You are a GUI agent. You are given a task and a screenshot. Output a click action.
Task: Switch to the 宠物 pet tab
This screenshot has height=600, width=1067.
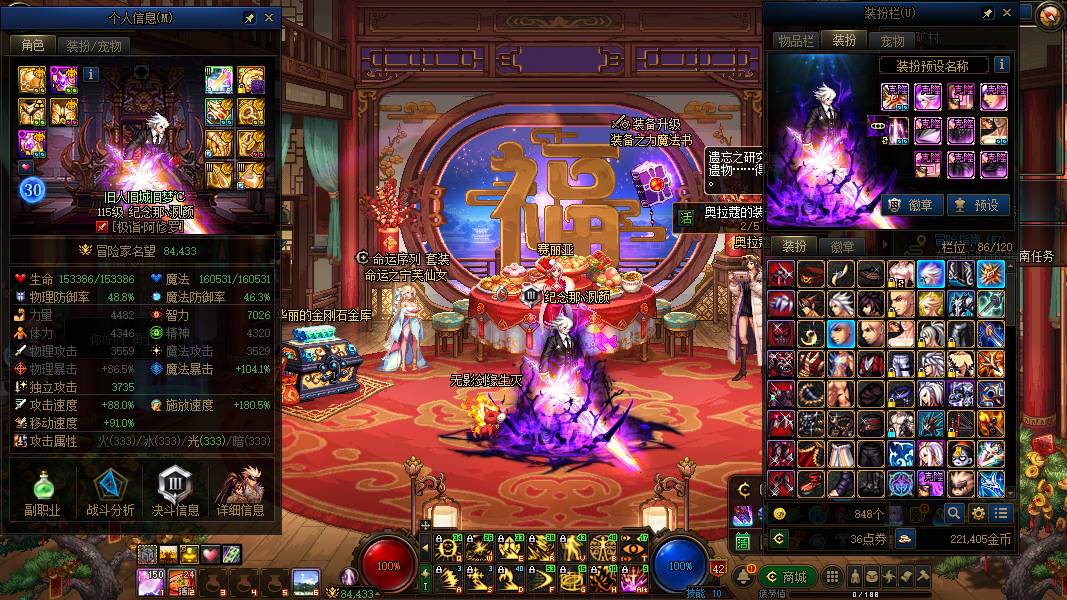pyautogui.click(x=892, y=41)
